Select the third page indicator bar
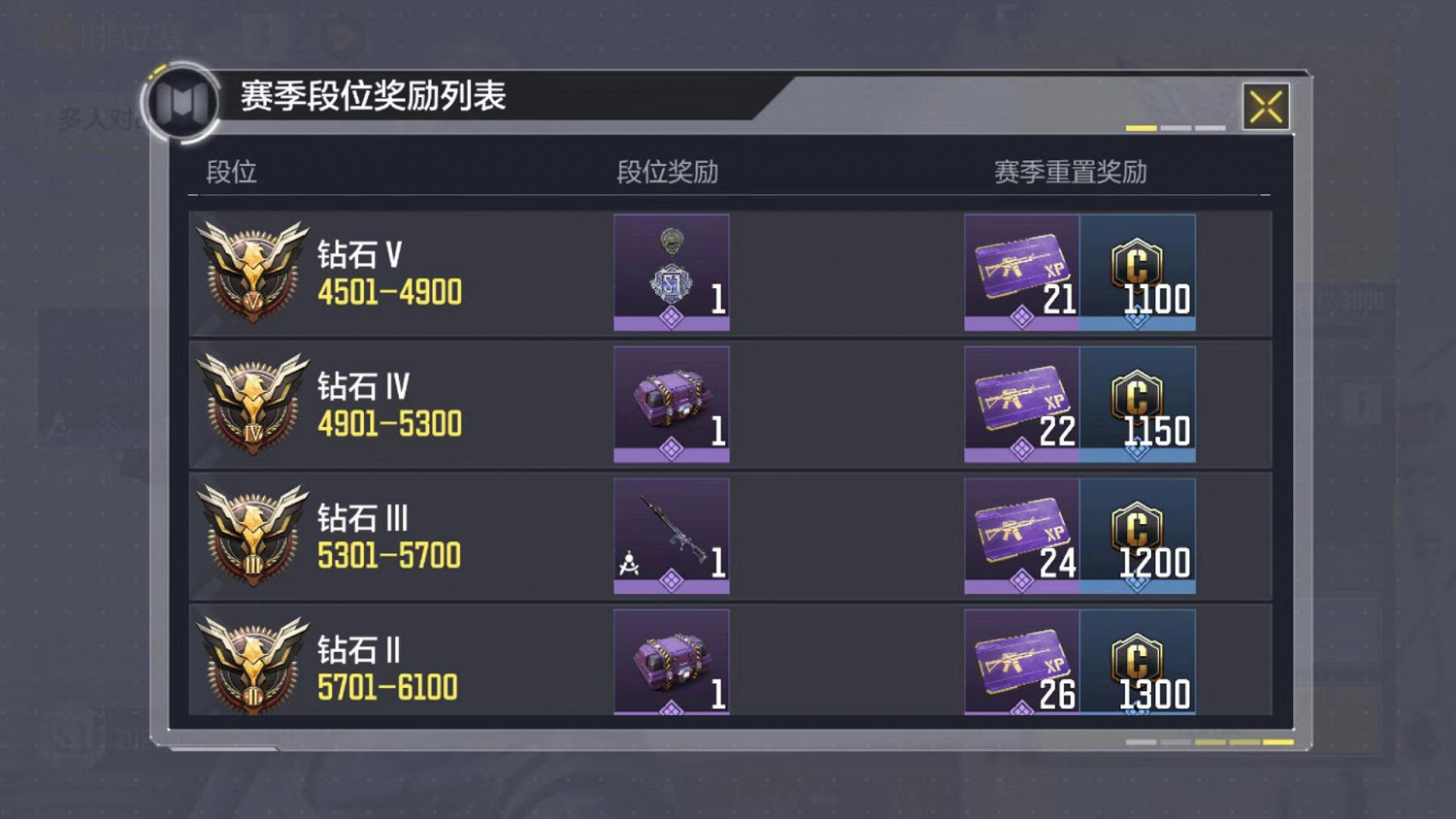Screen dimensions: 1456x819 point(1210,127)
